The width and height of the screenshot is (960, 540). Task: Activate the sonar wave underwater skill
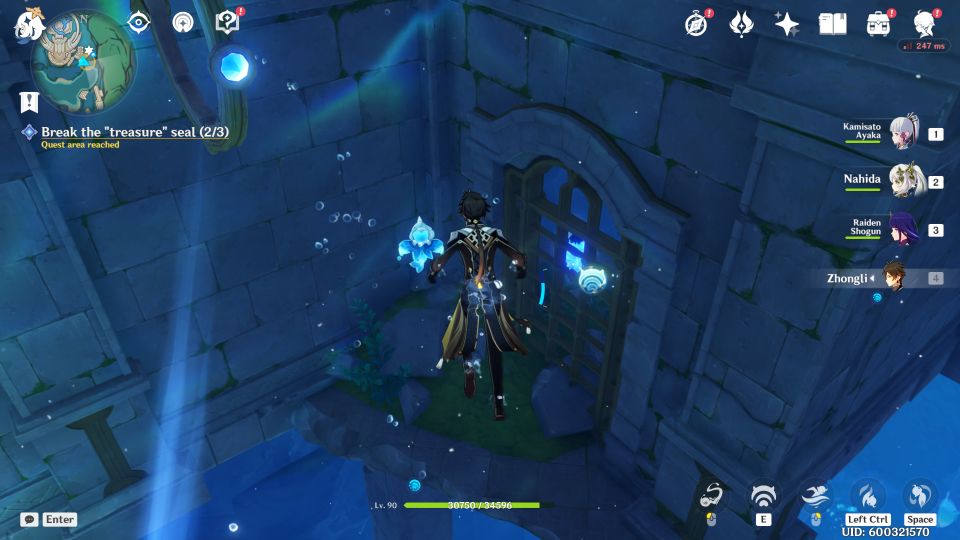(x=764, y=496)
